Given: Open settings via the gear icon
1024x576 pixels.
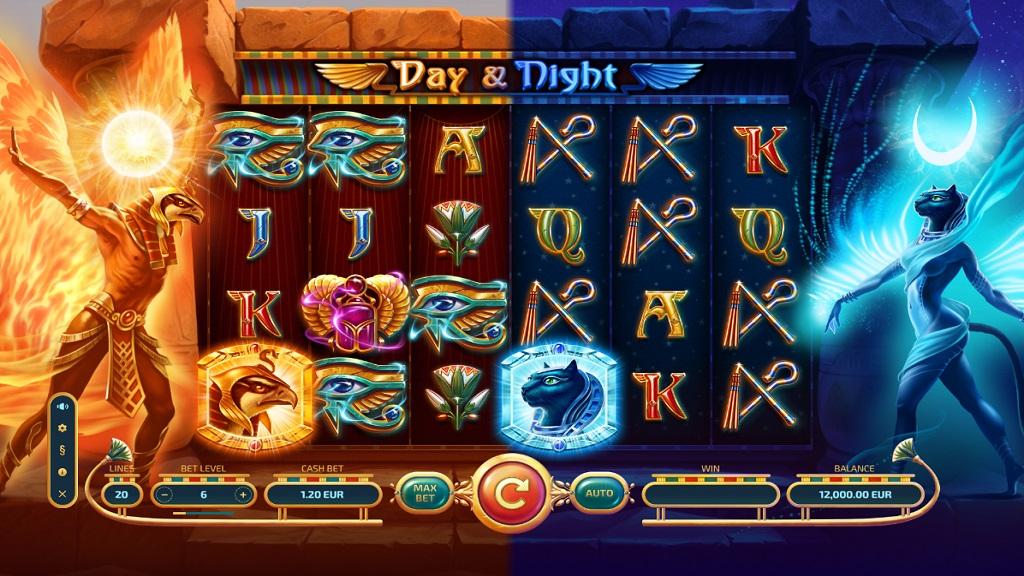Looking at the screenshot, I should point(62,428).
